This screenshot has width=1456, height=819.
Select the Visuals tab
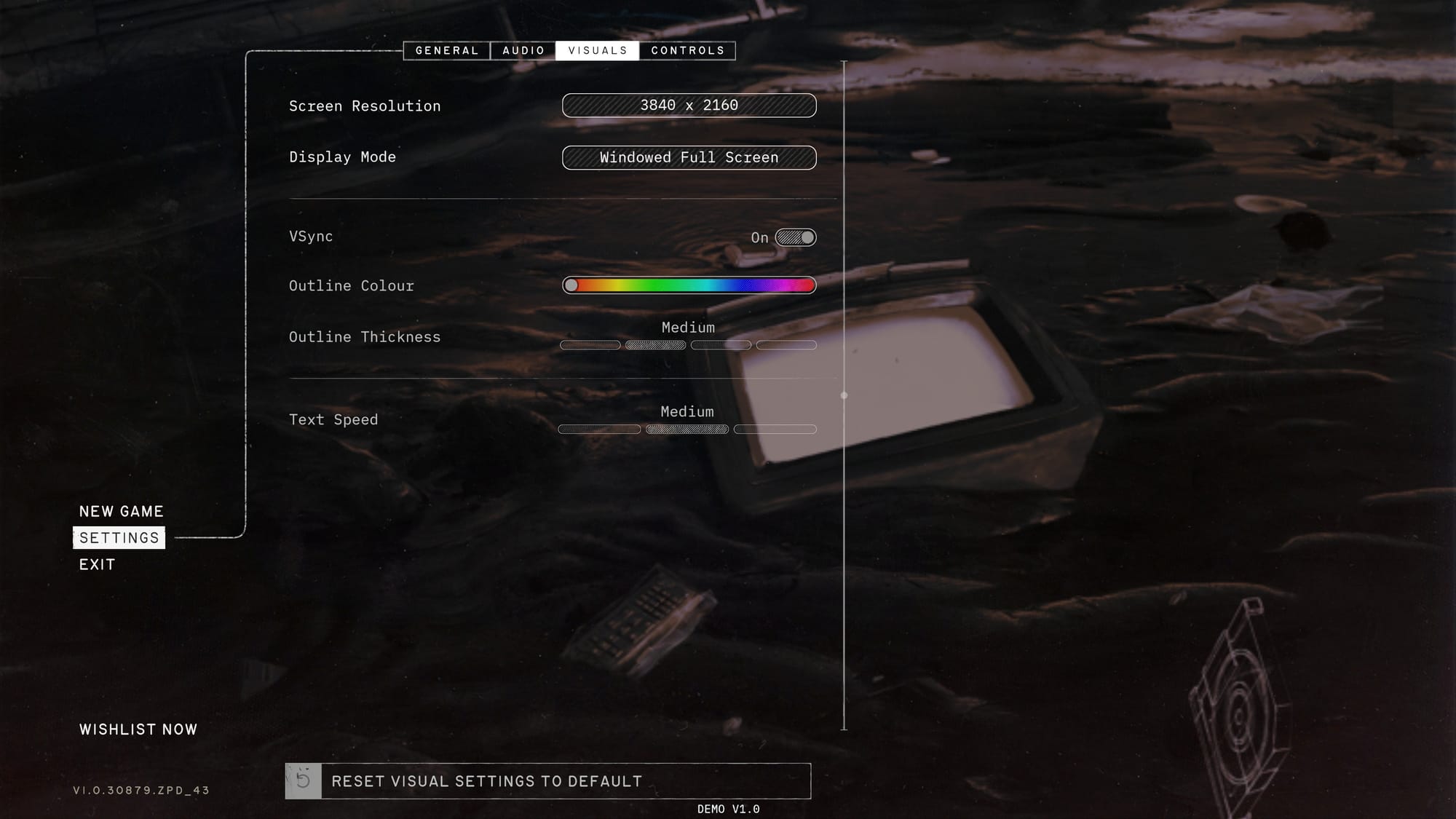[x=597, y=50]
